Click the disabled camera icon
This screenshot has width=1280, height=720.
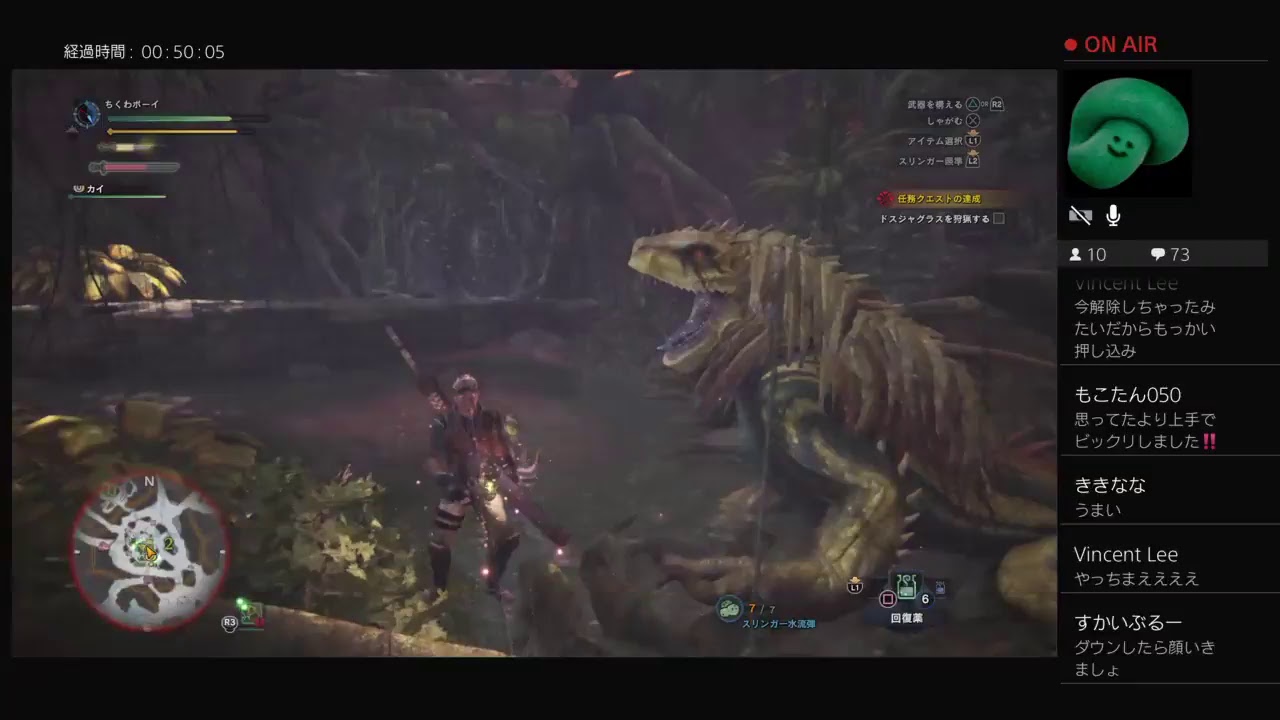coord(1080,215)
